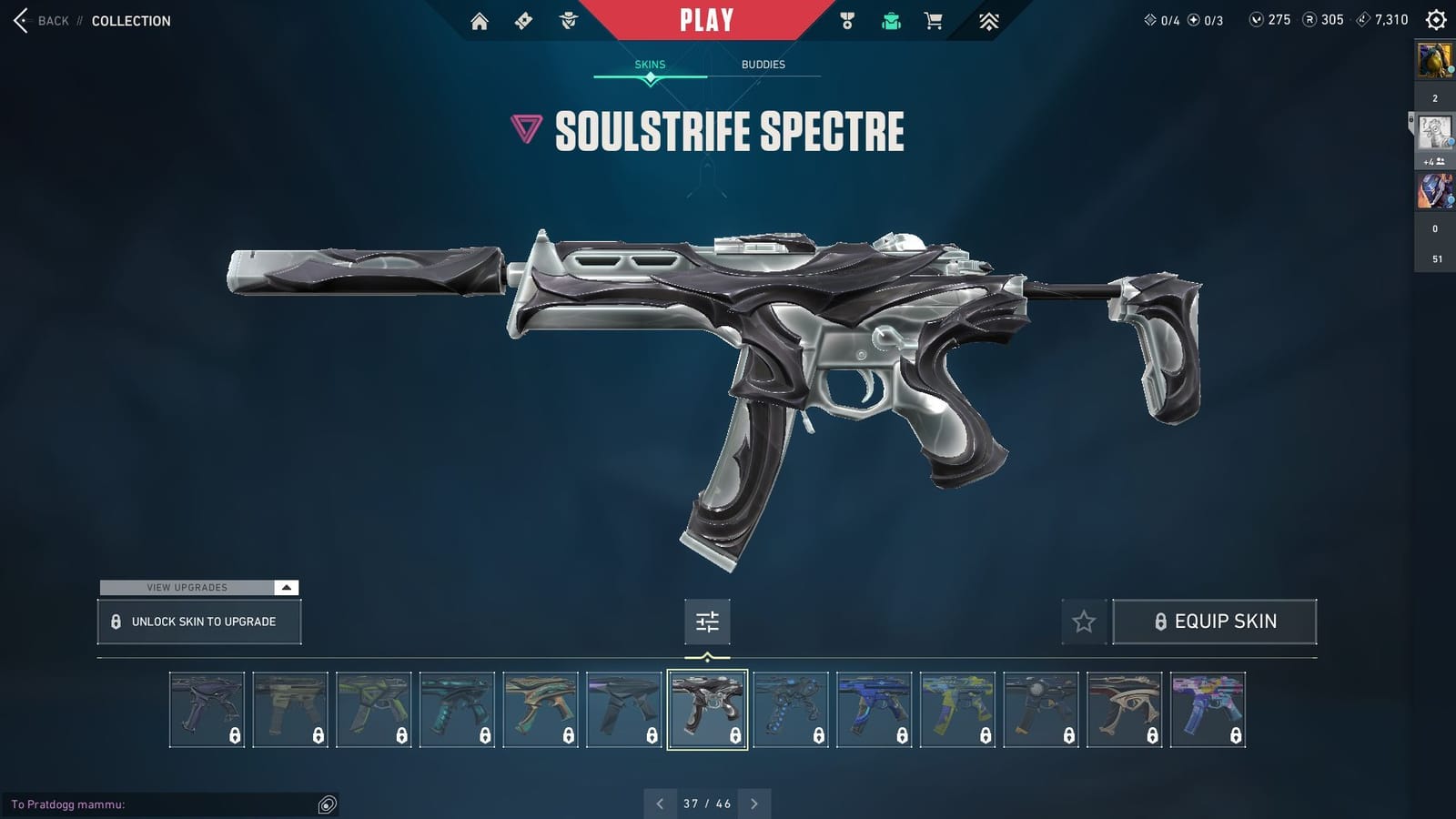
Task: Open the Premier icon beside the cart
Action: pyautogui.click(x=990, y=19)
